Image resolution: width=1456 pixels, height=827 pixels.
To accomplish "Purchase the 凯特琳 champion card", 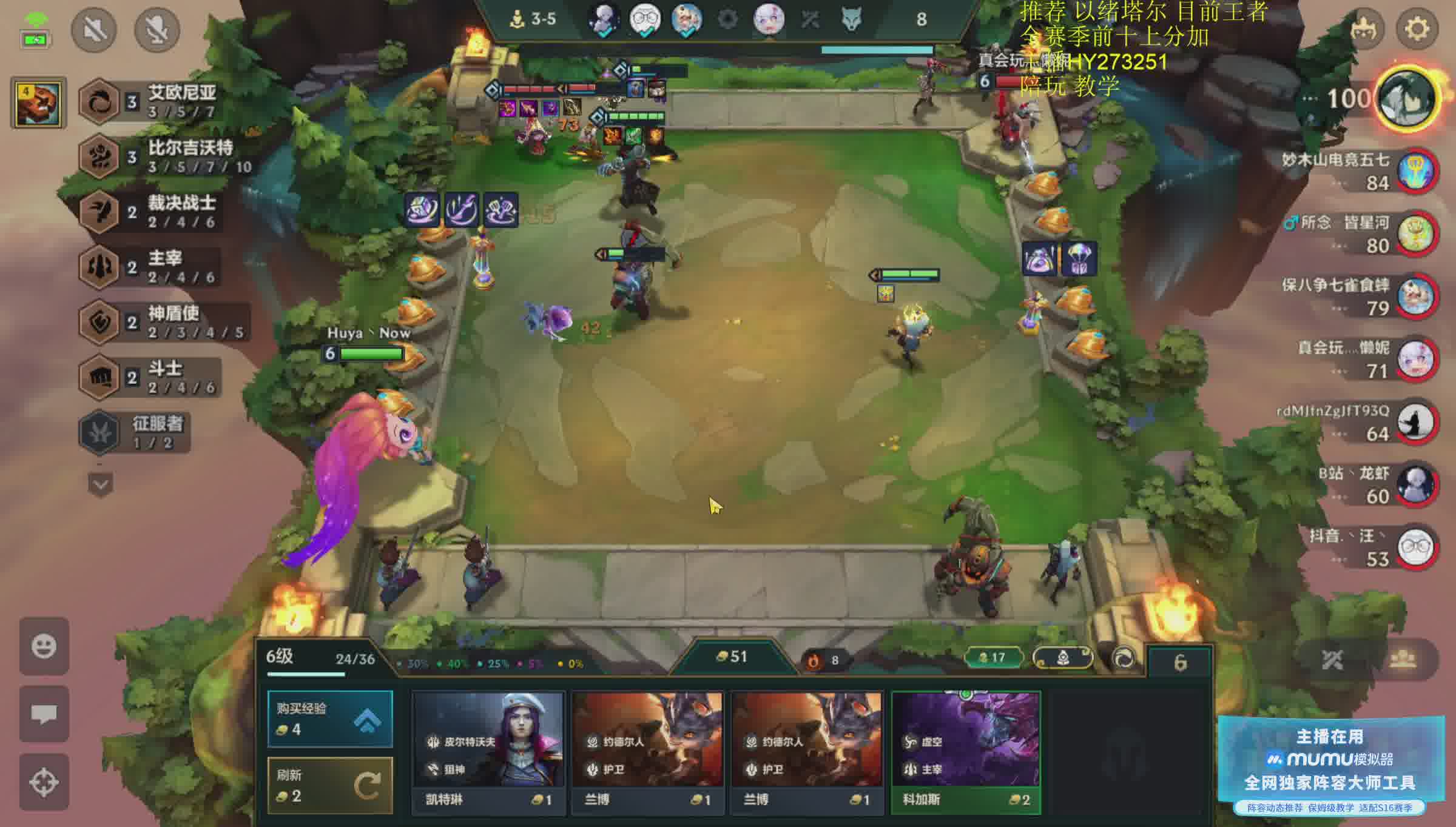I will coord(488,751).
